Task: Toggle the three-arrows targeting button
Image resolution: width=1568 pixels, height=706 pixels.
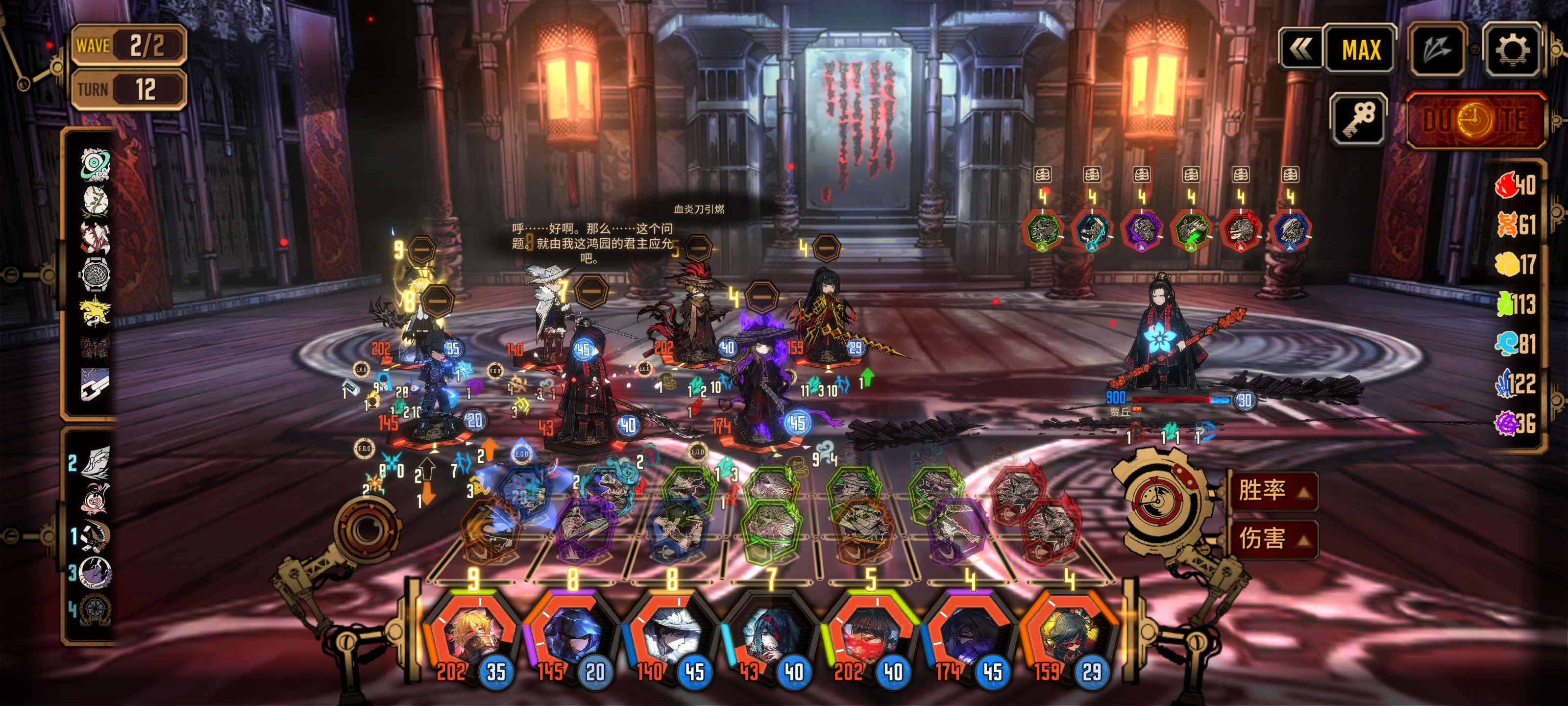Action: coord(1437,50)
